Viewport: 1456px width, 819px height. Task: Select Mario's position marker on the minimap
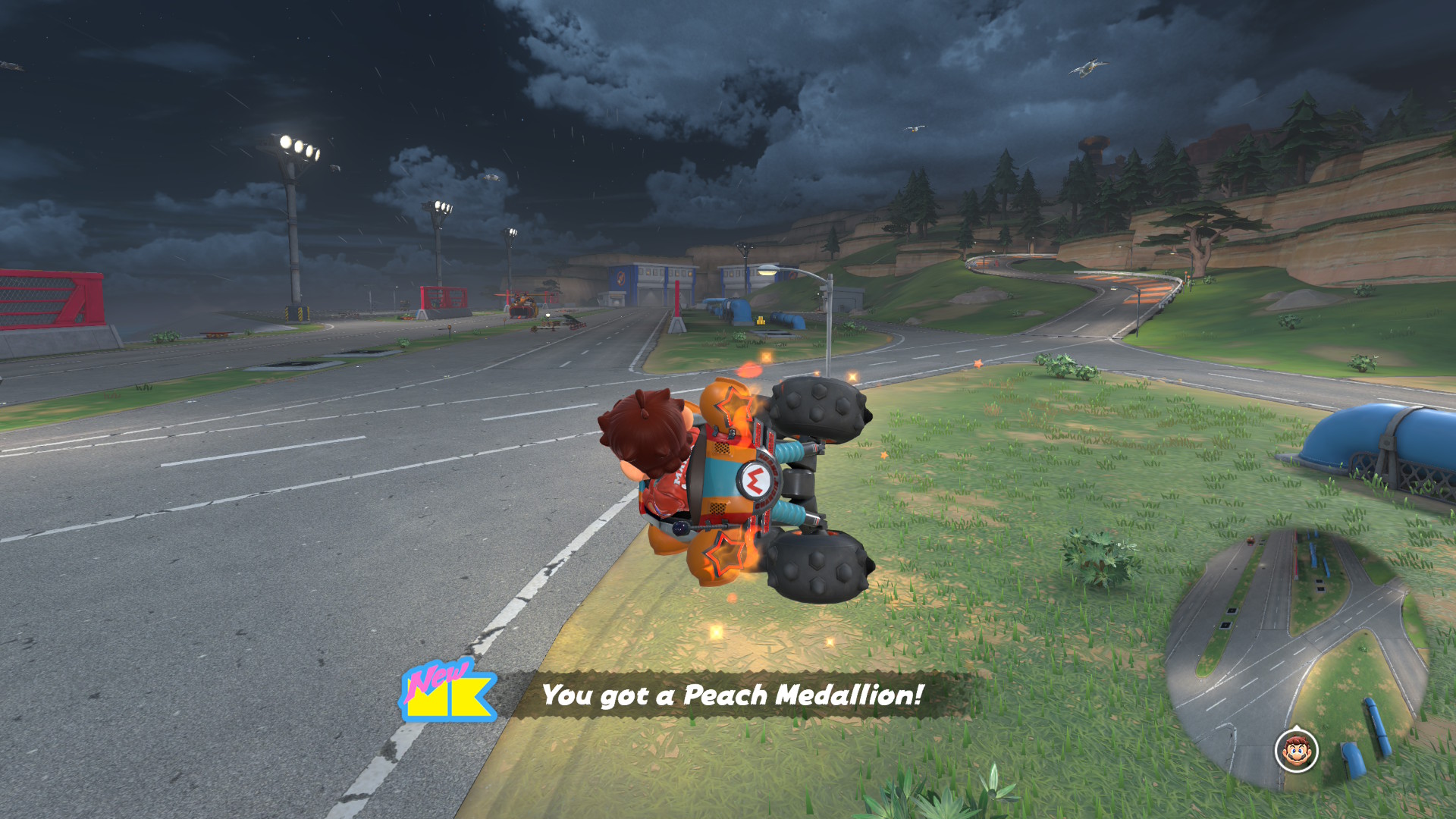point(1296,751)
